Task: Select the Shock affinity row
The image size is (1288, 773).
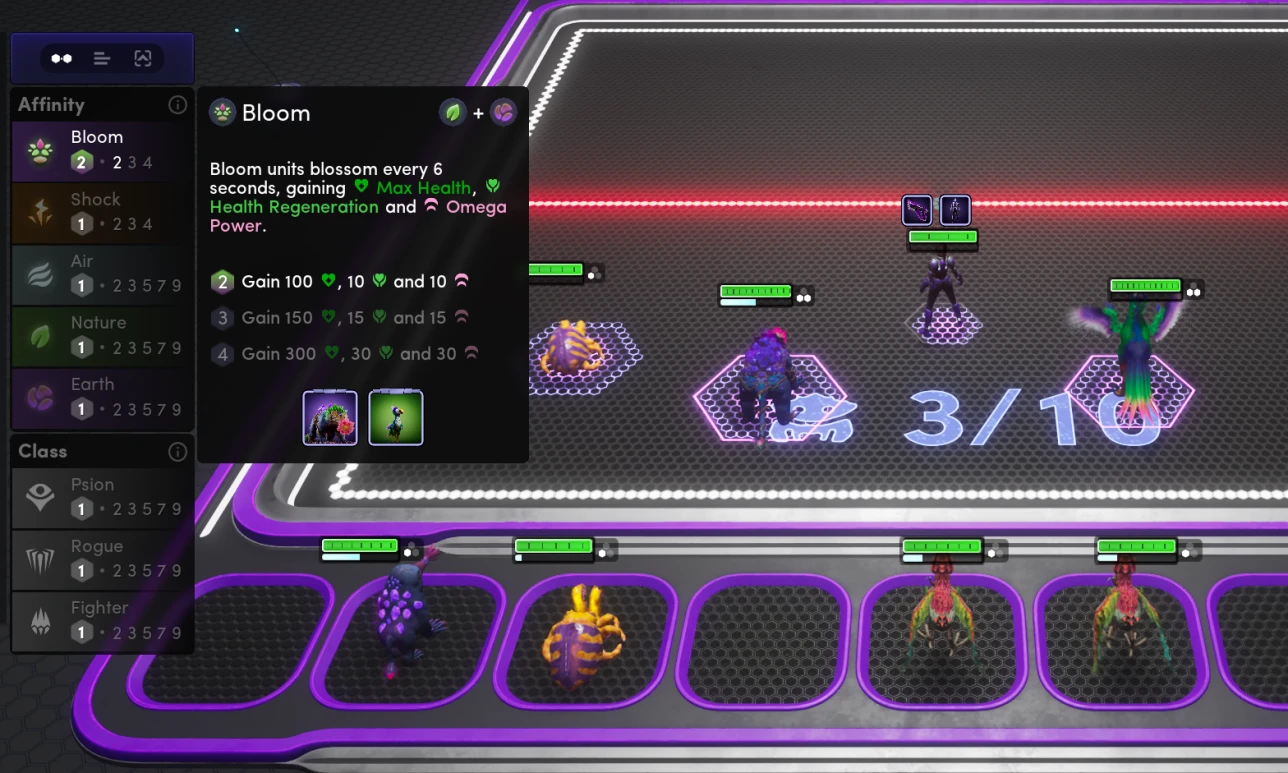Action: 102,212
